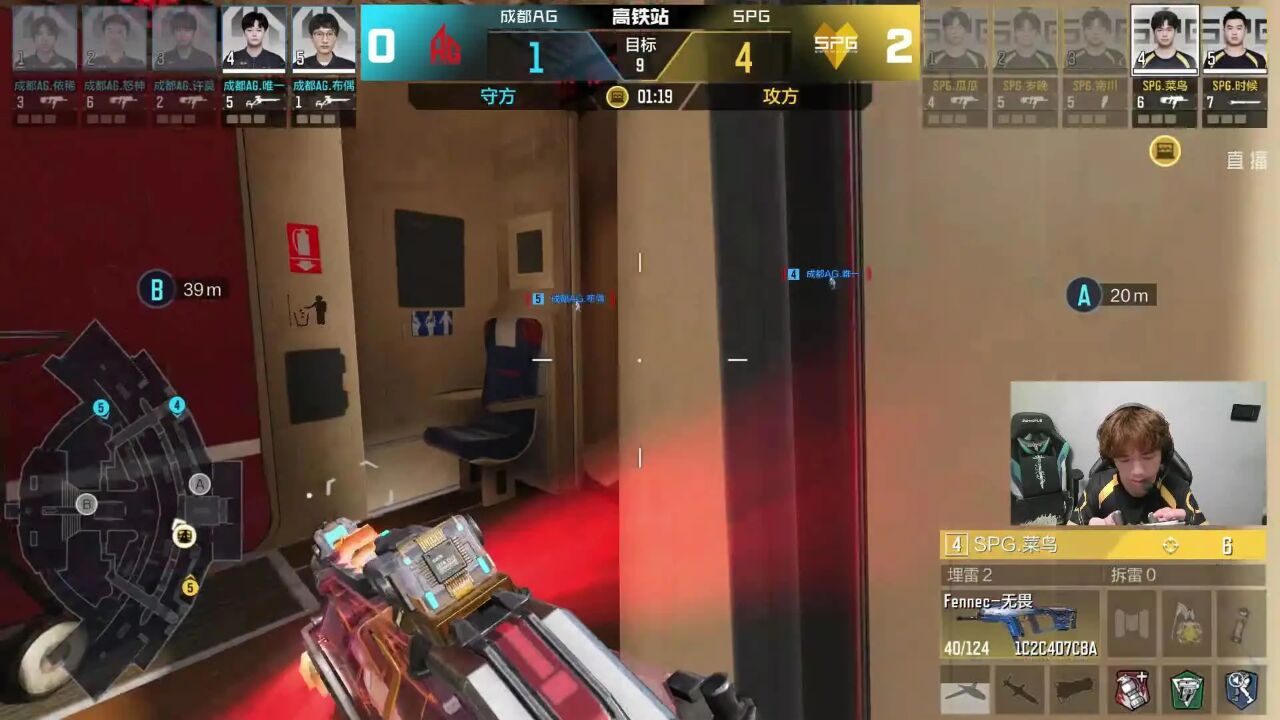
Task: Spectate the SPG.菜鸟 player portrait
Action: point(1164,39)
